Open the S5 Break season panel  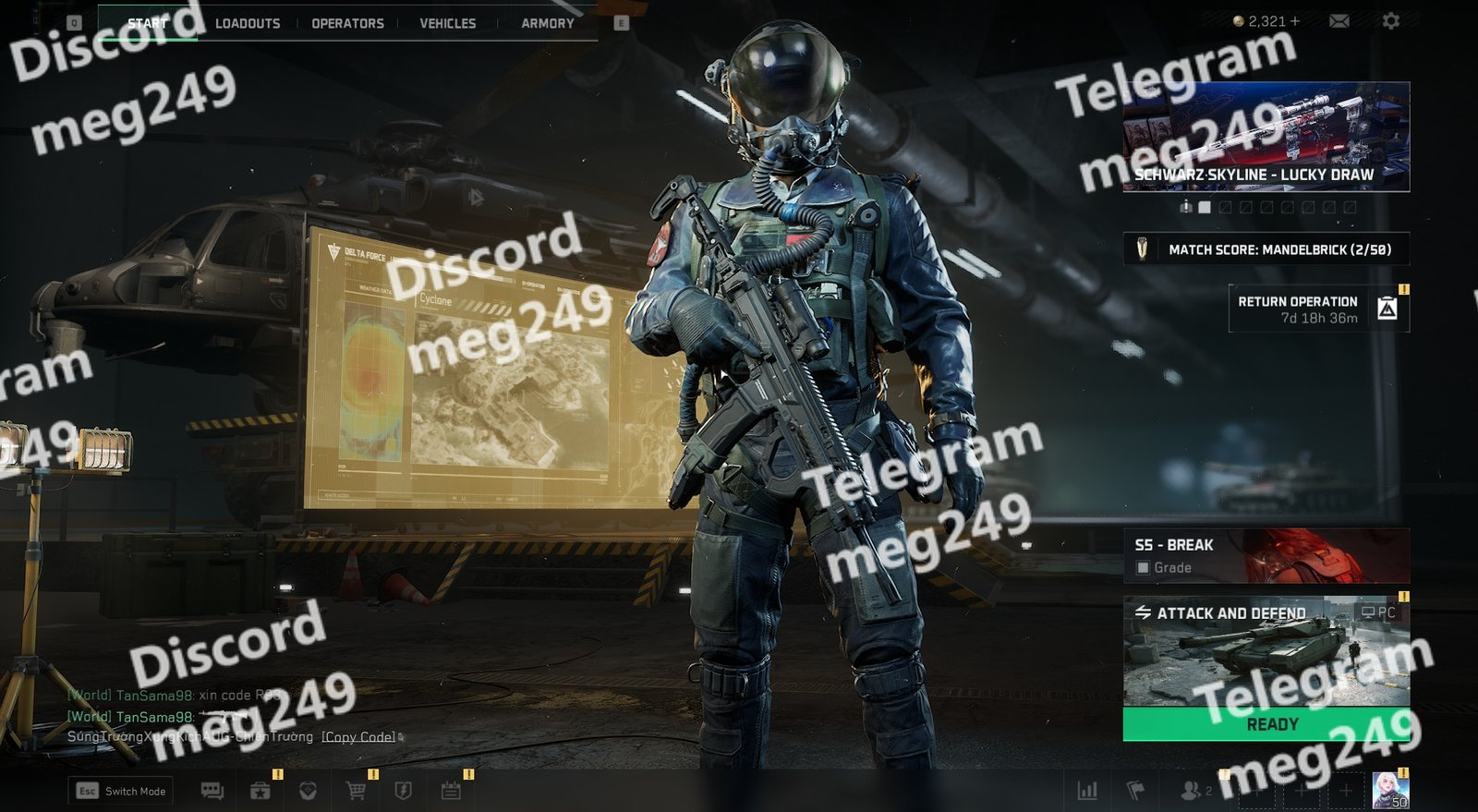(x=1266, y=555)
